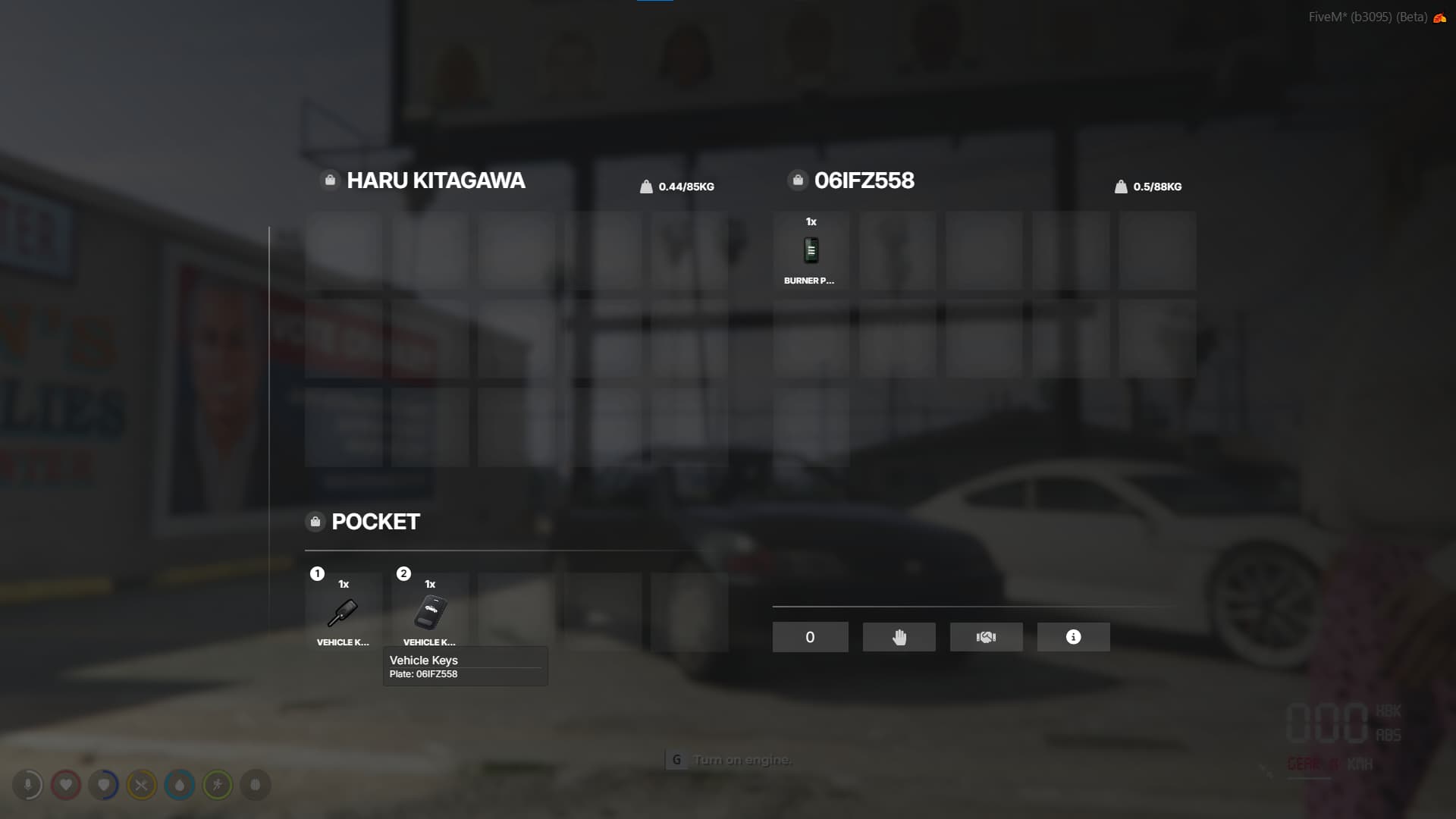Screen dimensions: 1456x819
Task: Select the HARU KITAGAWA inventory header
Action: (x=436, y=180)
